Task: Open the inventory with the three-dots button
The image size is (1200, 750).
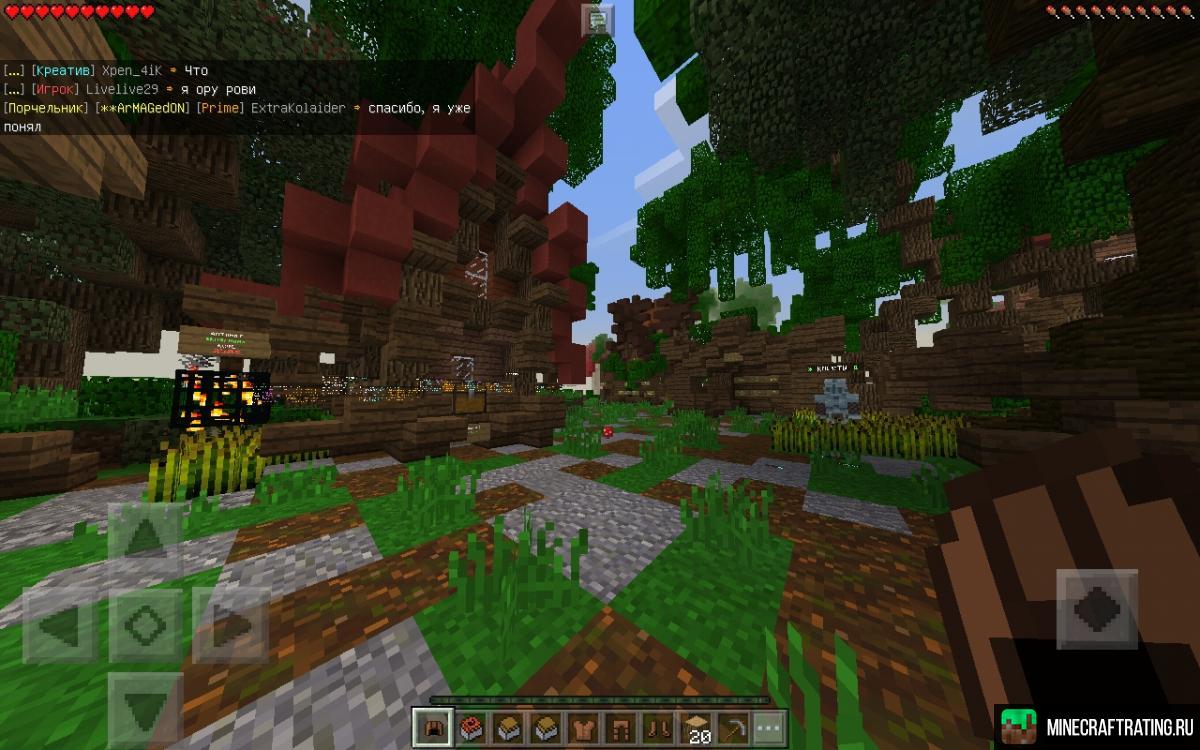Action: [768, 727]
